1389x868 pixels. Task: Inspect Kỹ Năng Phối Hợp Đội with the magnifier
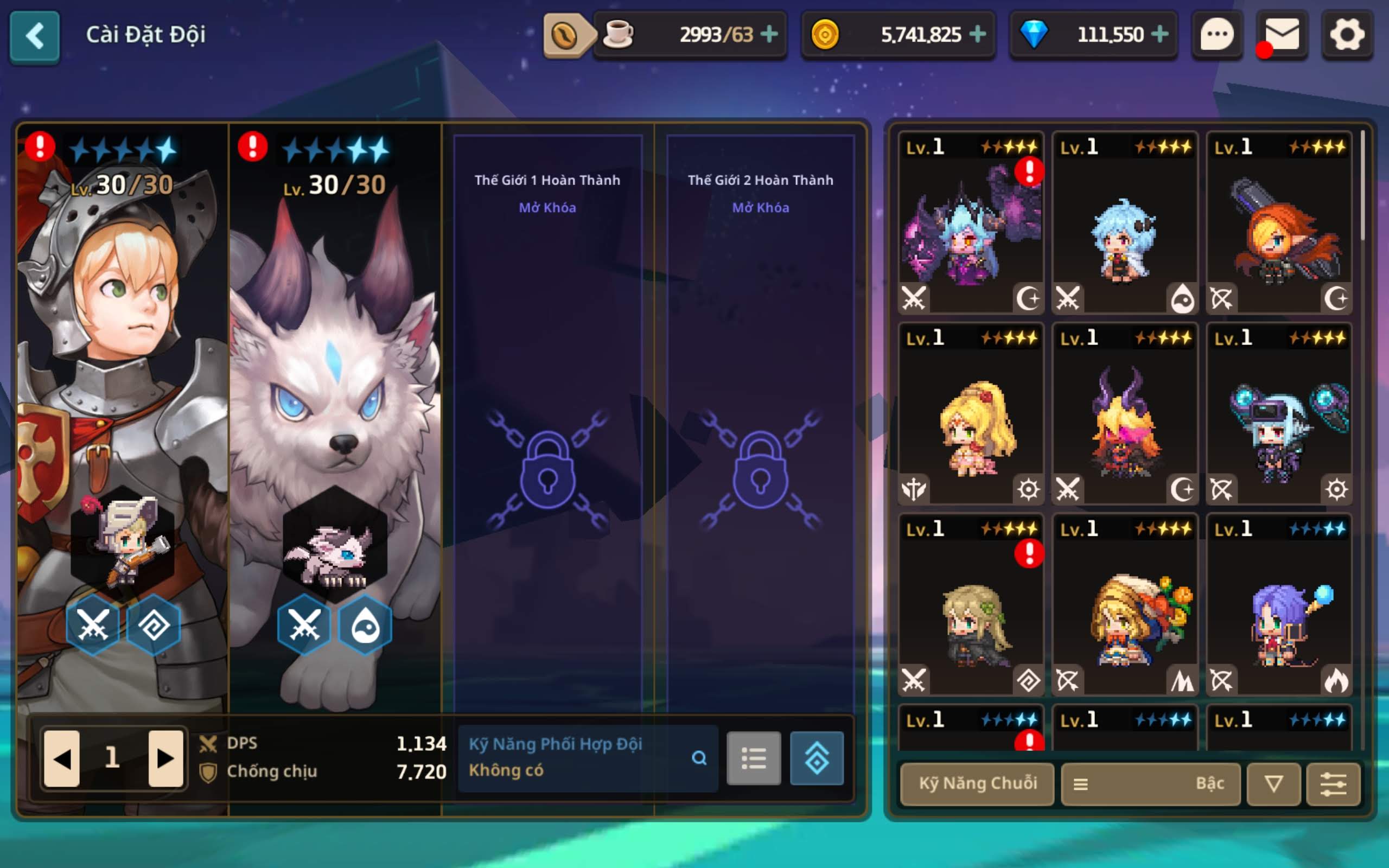[698, 758]
